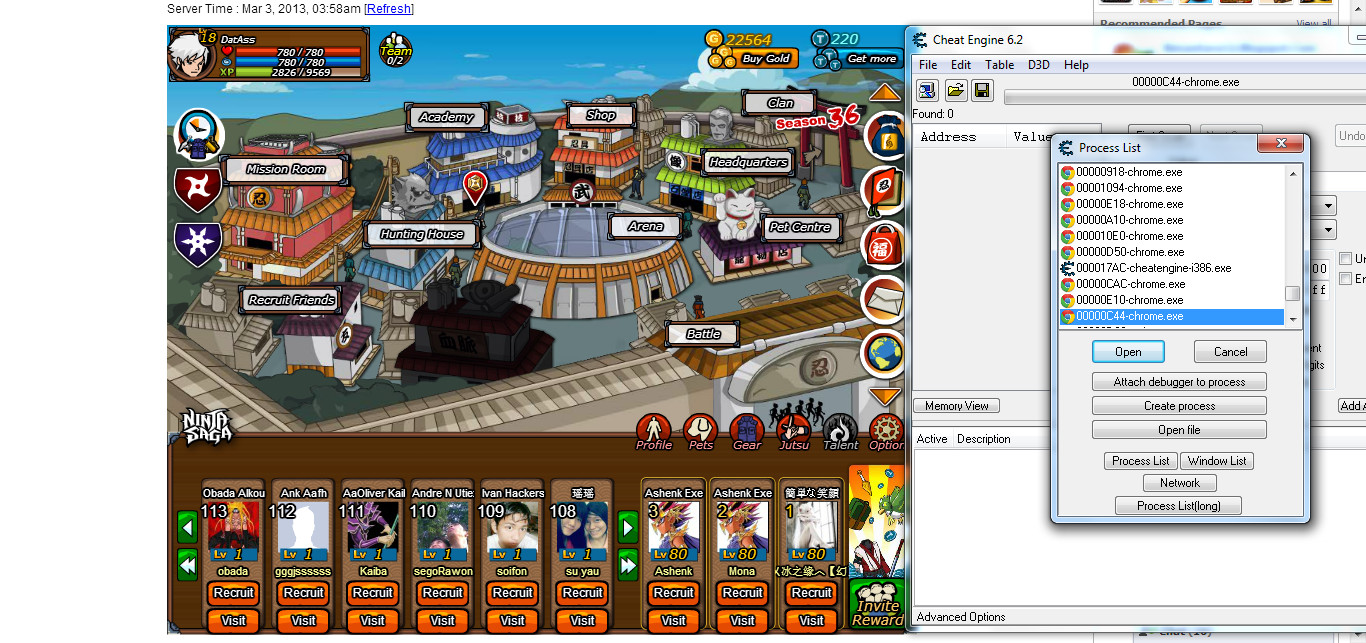Screen dimensions: 1366x643
Task: Cancel the Cheat Engine Process List dialog
Action: [x=1230, y=352]
